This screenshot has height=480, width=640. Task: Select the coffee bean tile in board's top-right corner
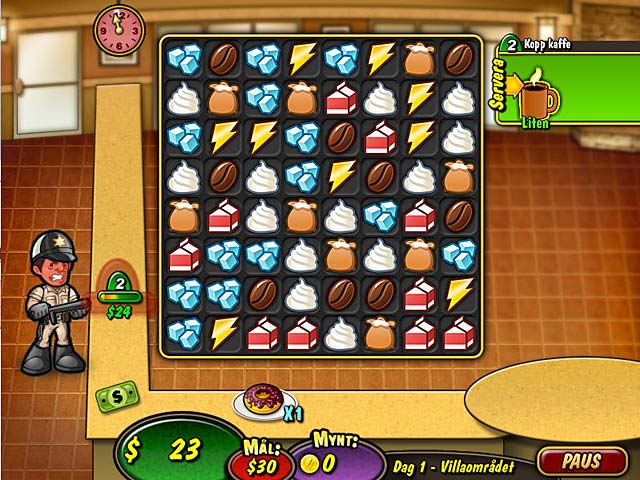coord(458,59)
